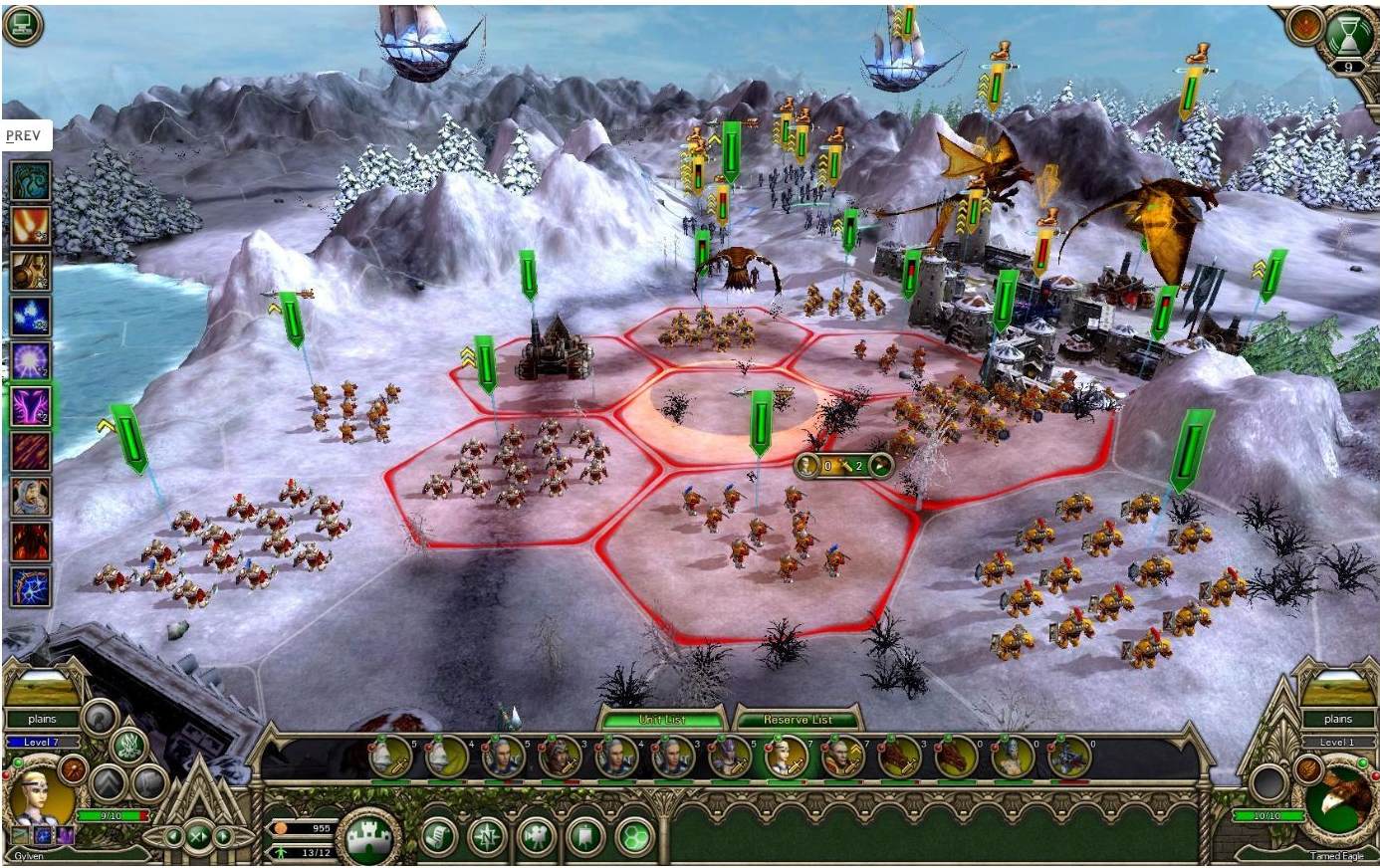Click the PREV link in the top-left corner

24,134
